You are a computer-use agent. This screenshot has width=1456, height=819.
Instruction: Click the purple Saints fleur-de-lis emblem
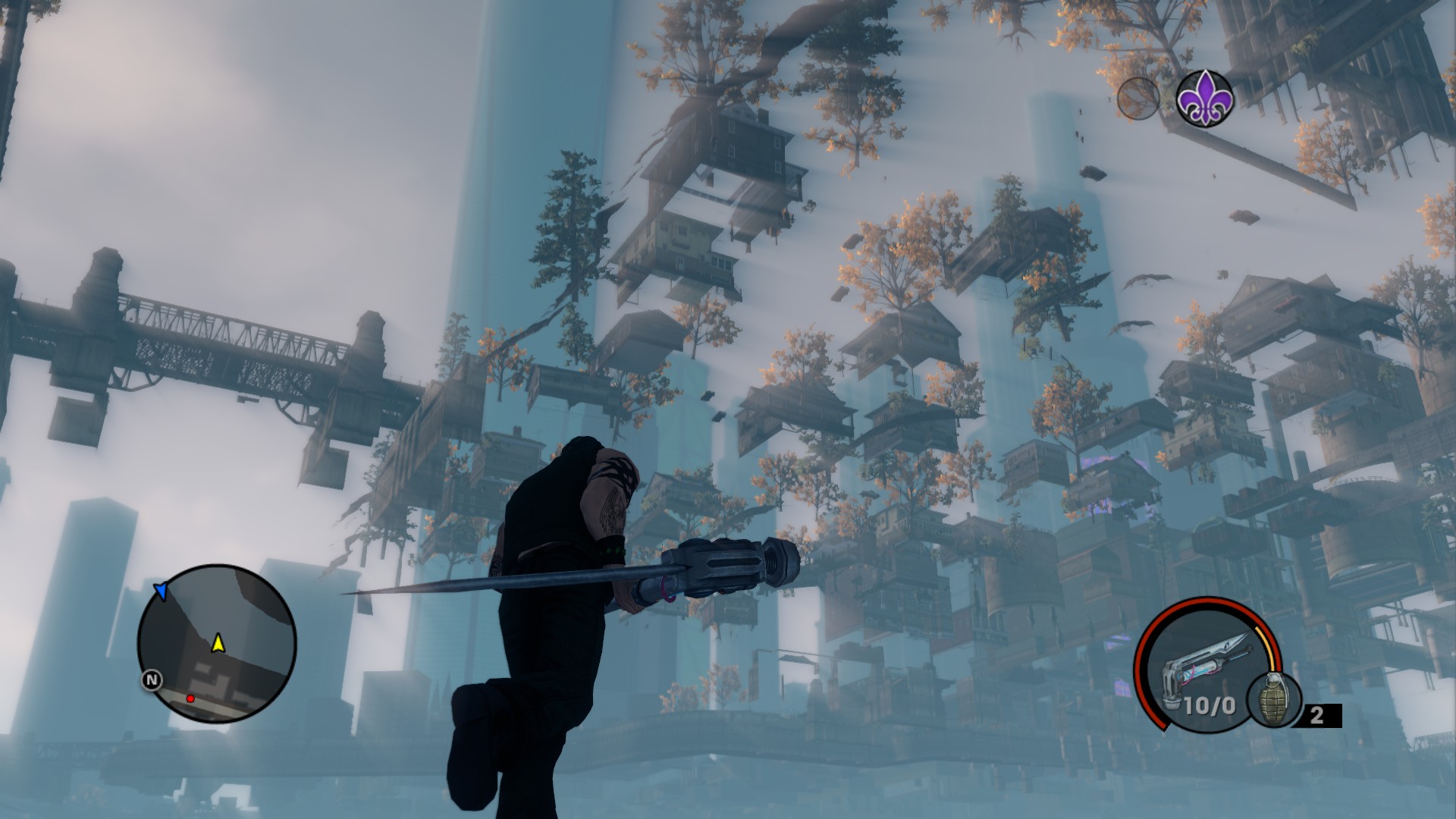click(x=1204, y=98)
